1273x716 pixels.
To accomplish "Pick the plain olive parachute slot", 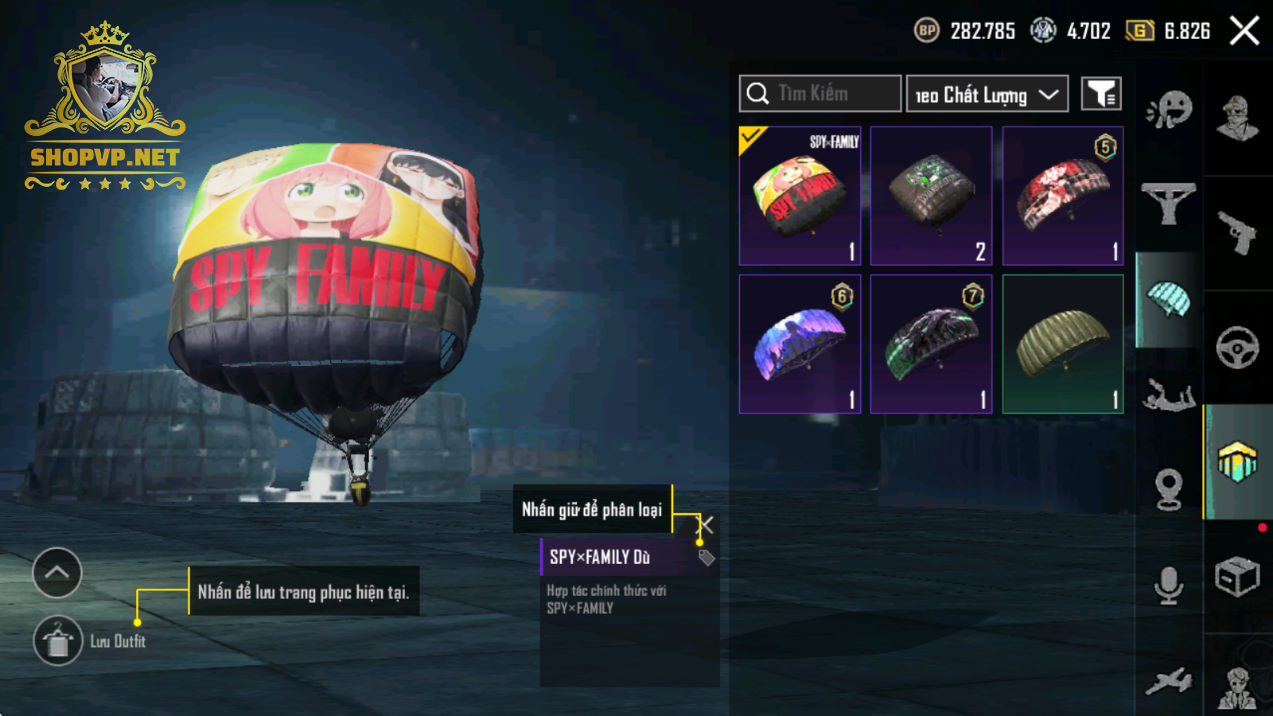I will (x=1063, y=344).
